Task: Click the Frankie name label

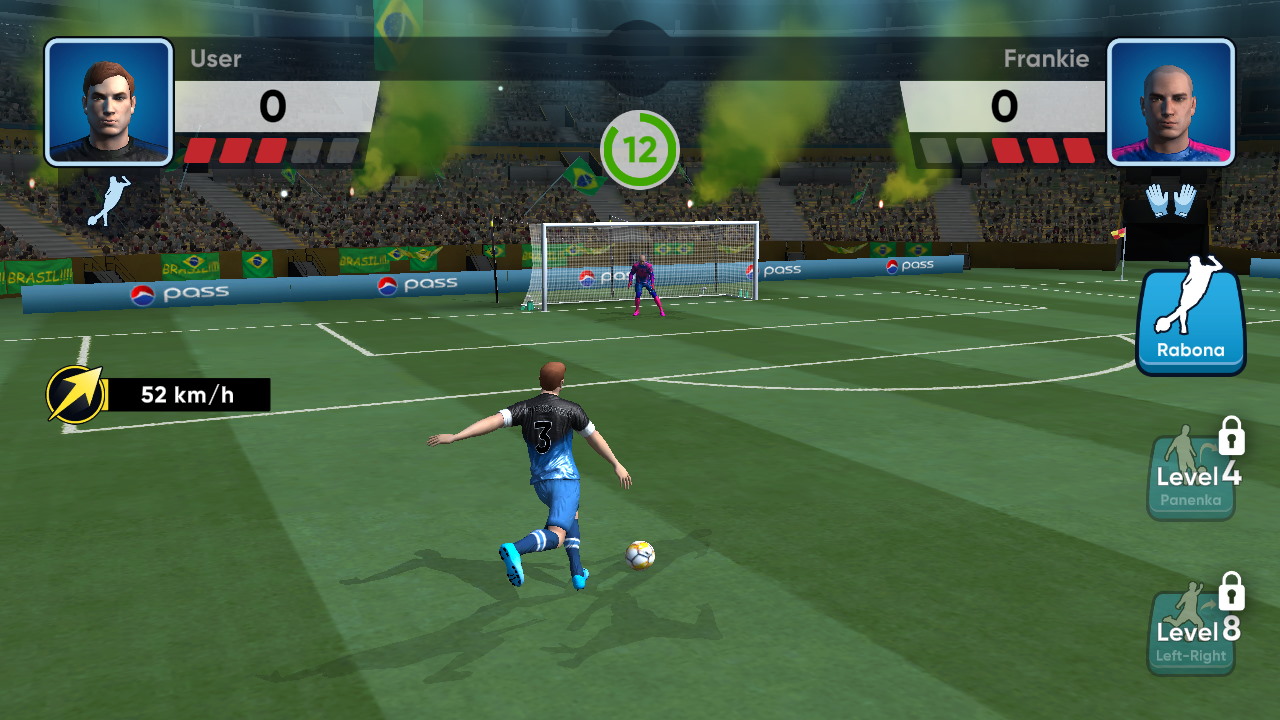Action: click(x=1047, y=58)
